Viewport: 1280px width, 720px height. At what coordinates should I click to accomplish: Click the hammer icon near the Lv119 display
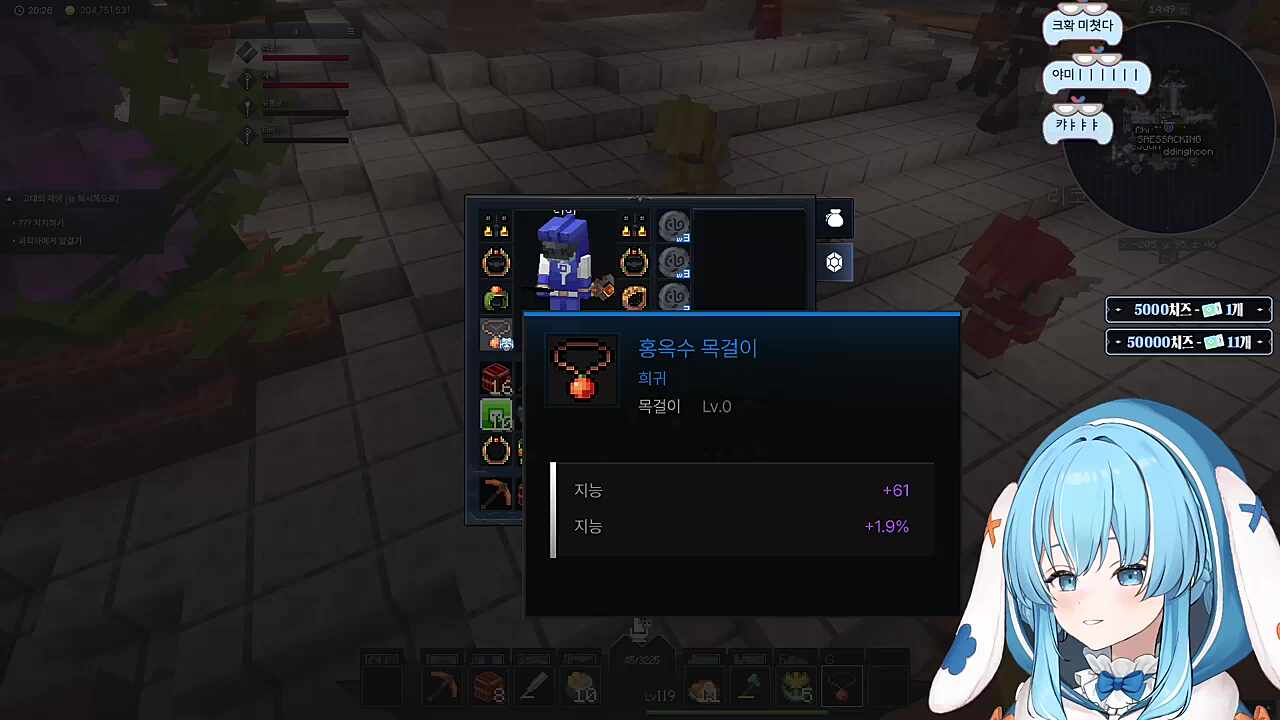coord(748,689)
